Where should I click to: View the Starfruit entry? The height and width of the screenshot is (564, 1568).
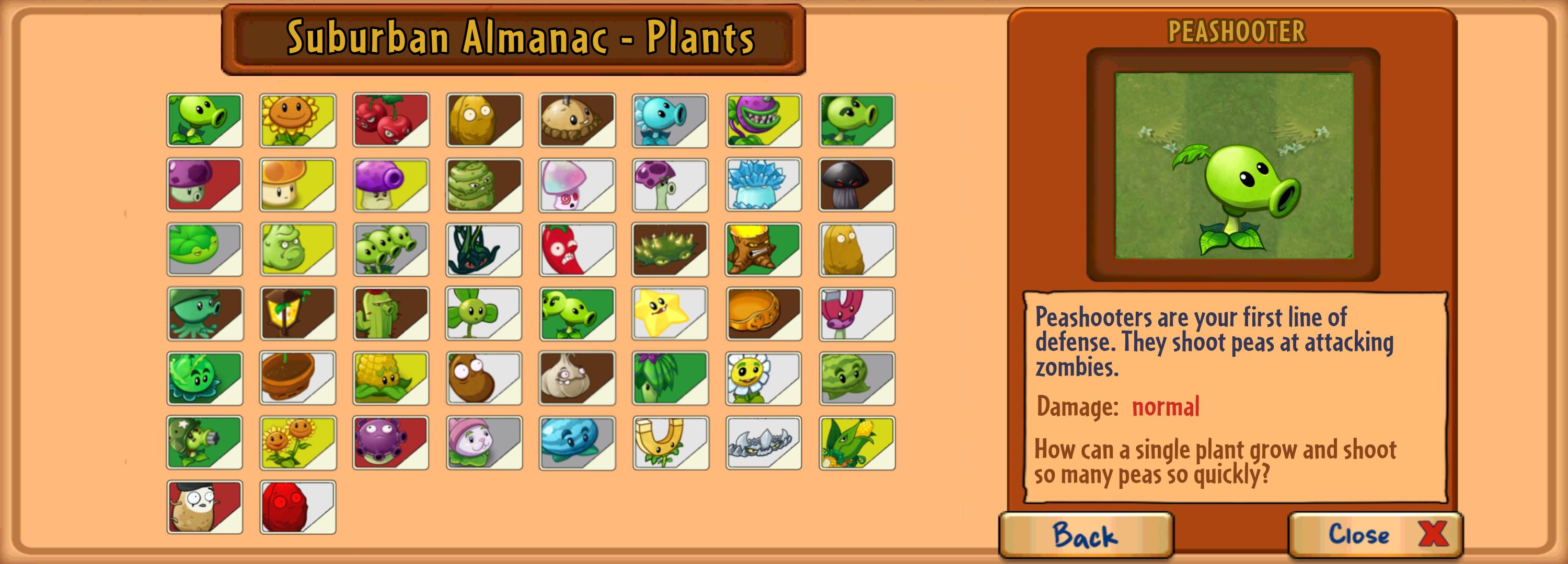click(668, 313)
